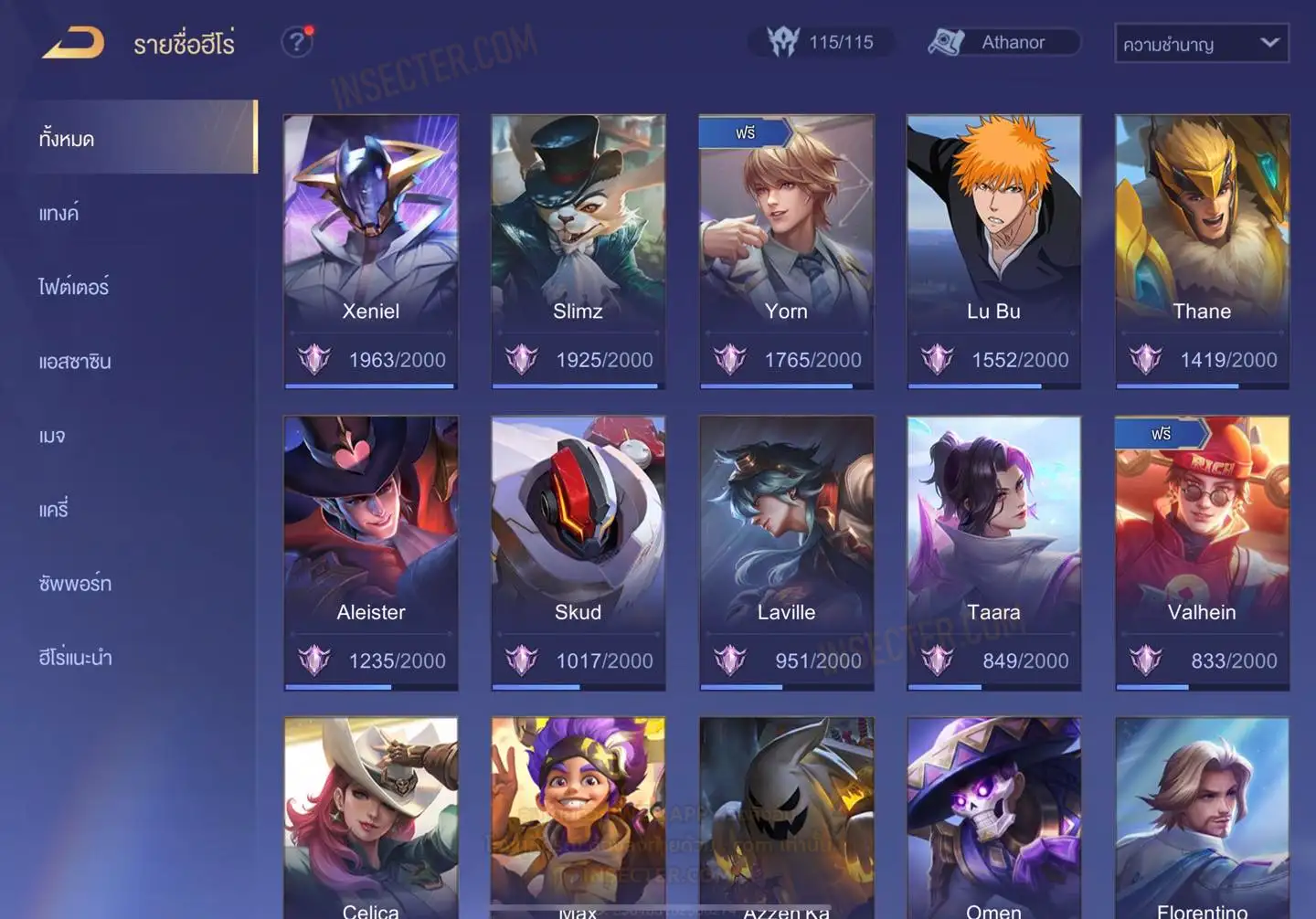Click the Athanor skin collection button
Screen dimensions: 1316x919
[1003, 42]
